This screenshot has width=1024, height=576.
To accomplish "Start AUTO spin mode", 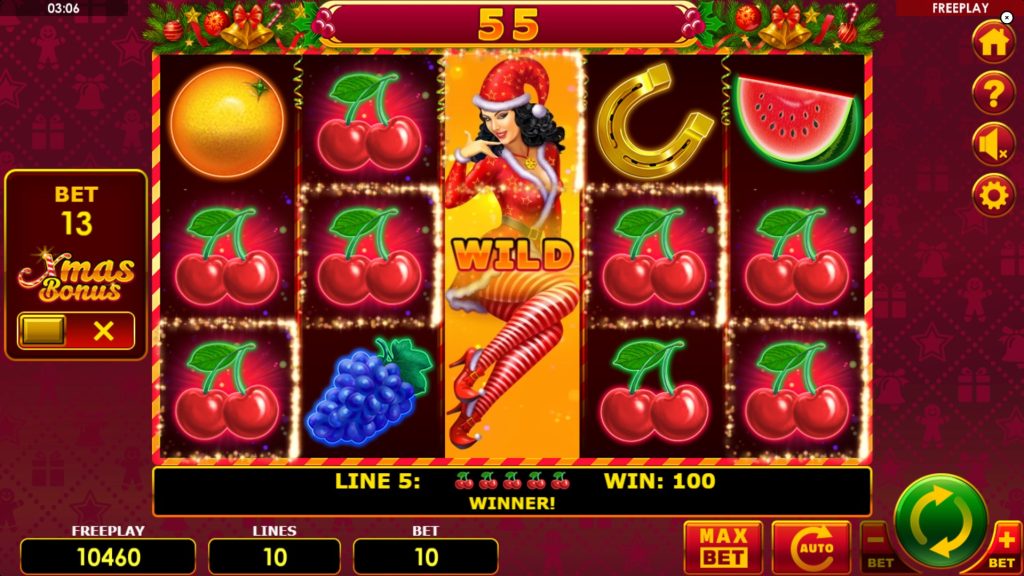I will tap(810, 548).
